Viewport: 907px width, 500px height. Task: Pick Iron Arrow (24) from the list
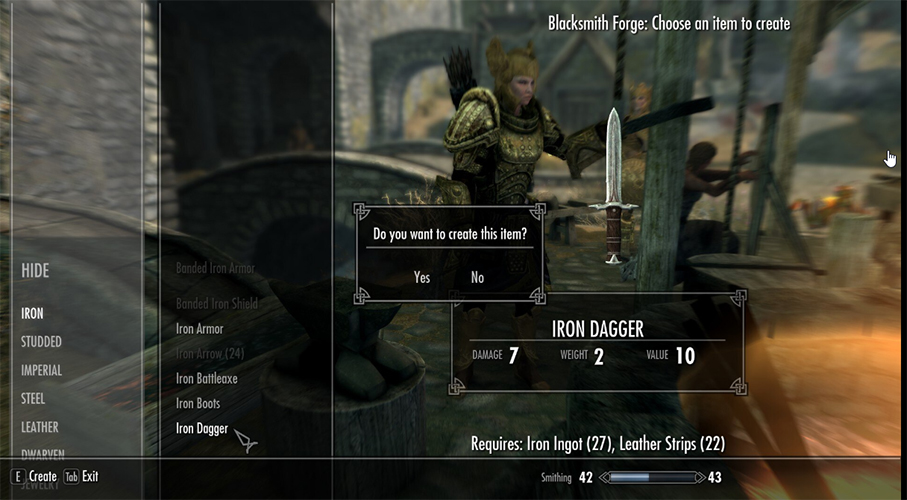pos(210,354)
